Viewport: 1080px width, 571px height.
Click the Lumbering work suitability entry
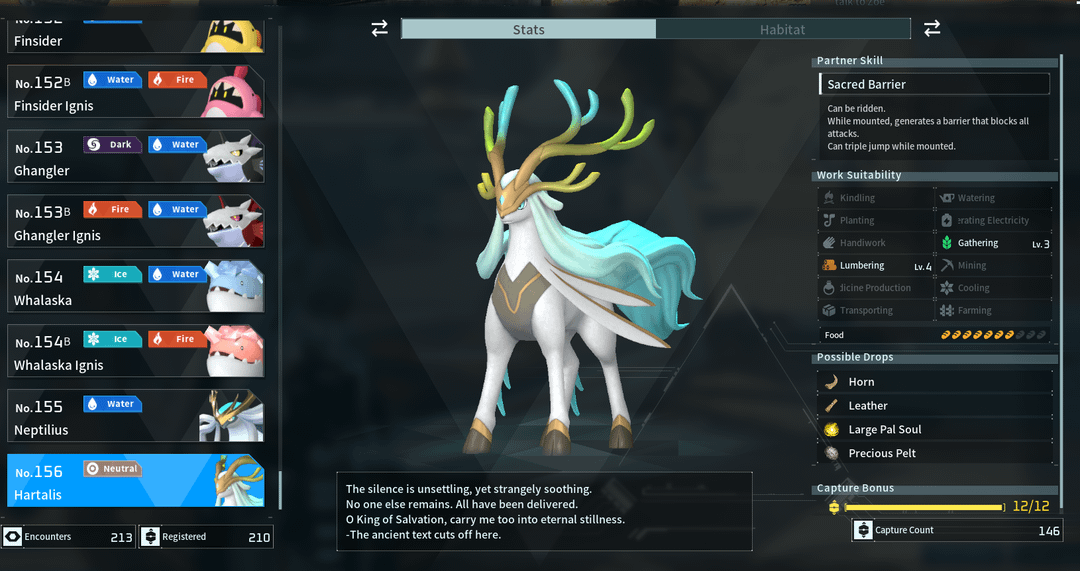click(876, 266)
